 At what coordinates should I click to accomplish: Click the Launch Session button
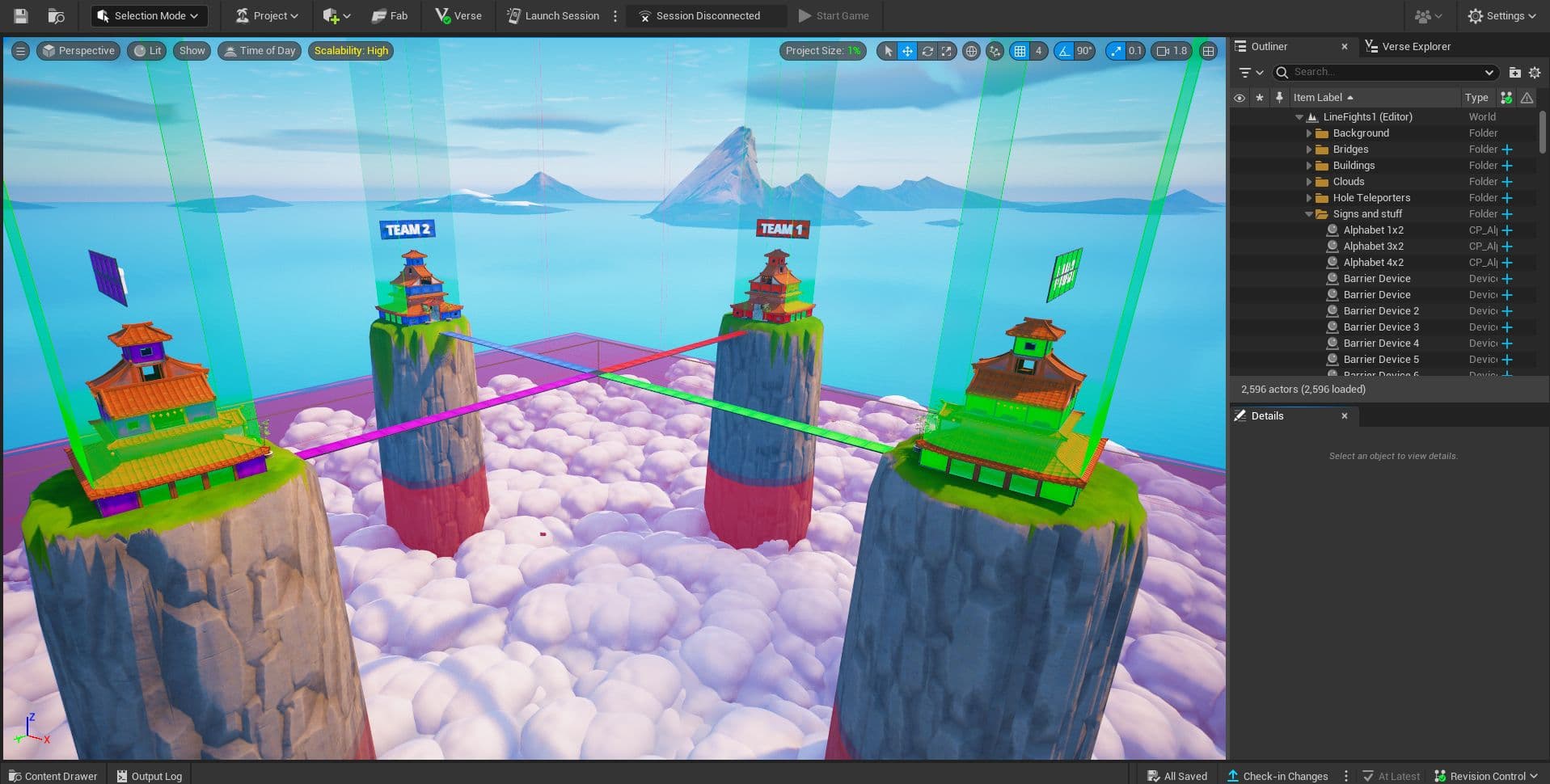click(x=553, y=15)
